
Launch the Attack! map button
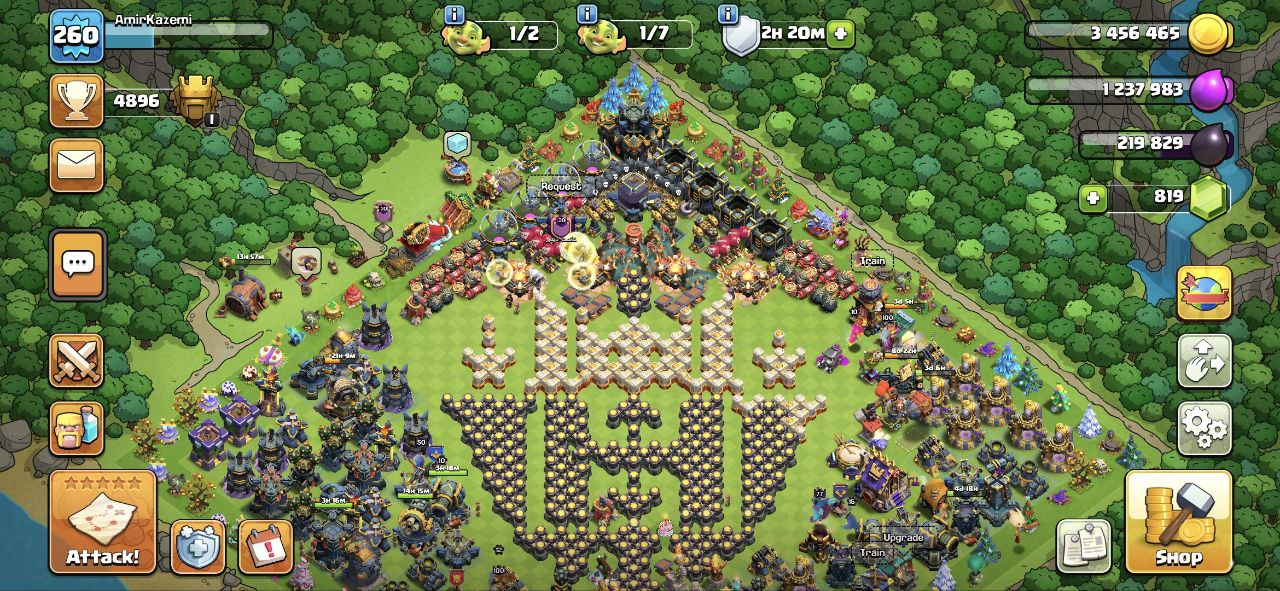click(103, 523)
